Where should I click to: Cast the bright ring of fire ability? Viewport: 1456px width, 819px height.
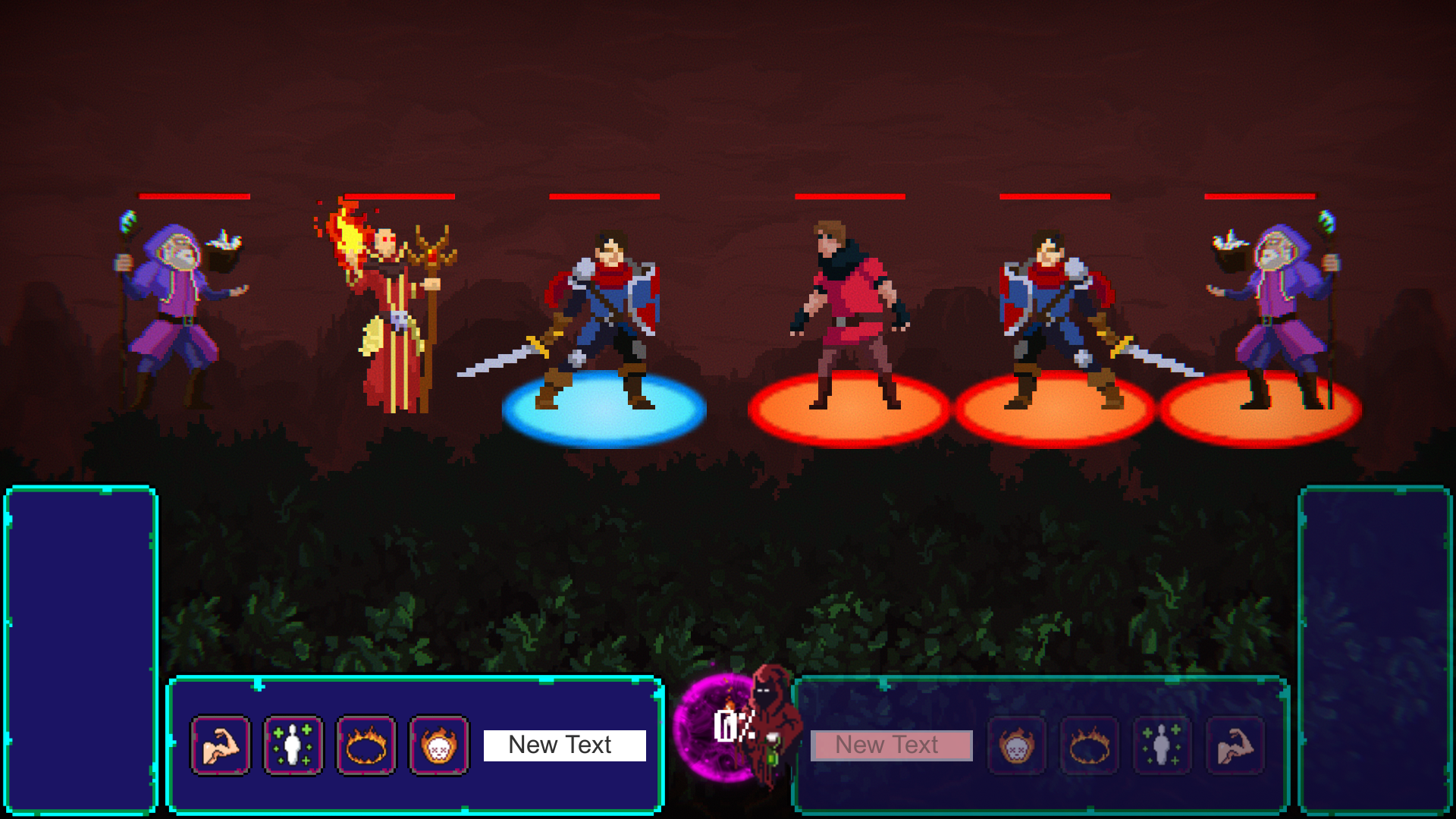(366, 745)
